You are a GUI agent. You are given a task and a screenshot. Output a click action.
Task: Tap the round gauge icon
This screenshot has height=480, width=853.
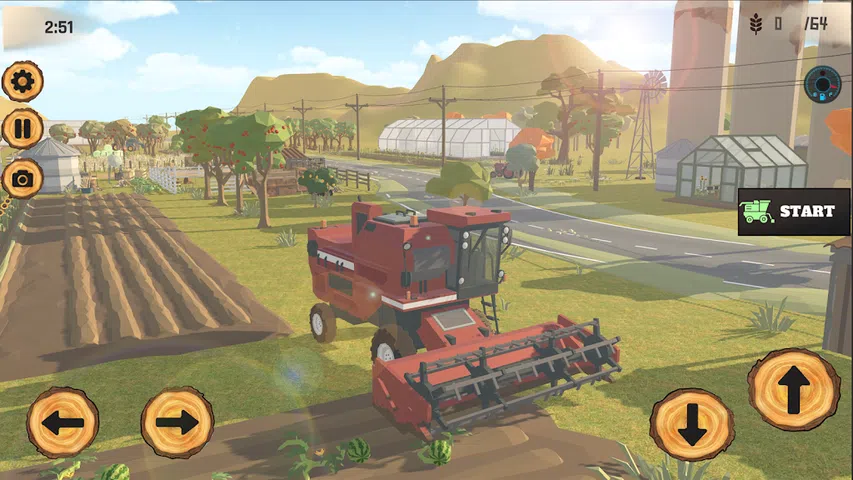tap(822, 83)
